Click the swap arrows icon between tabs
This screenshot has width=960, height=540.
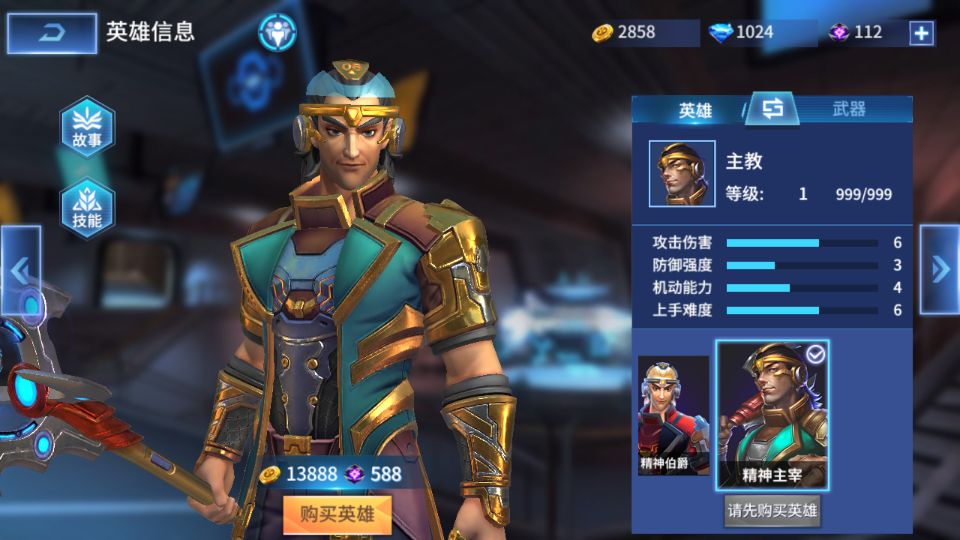tap(772, 109)
